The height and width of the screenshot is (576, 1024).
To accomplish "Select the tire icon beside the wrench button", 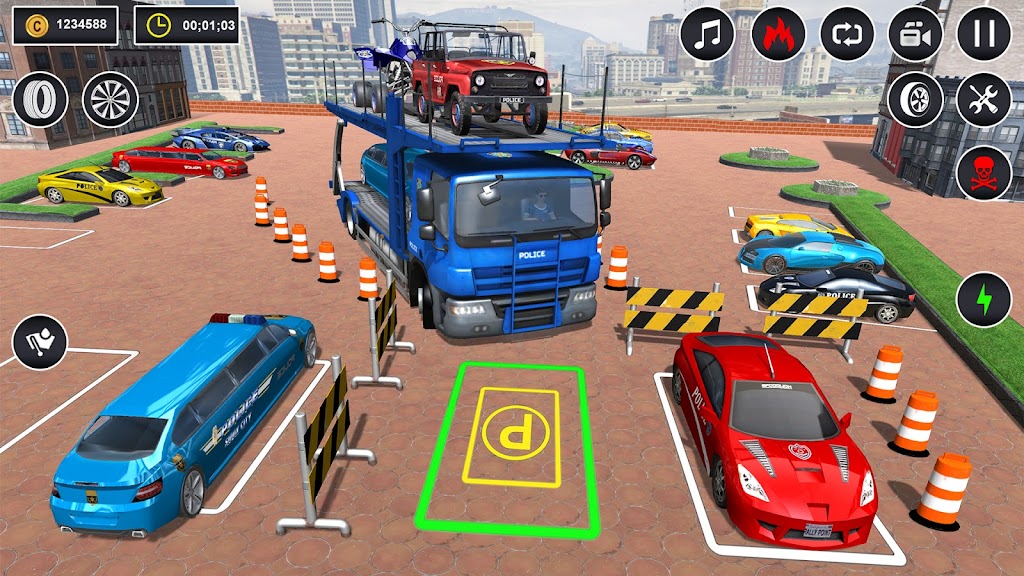I will pos(916,100).
